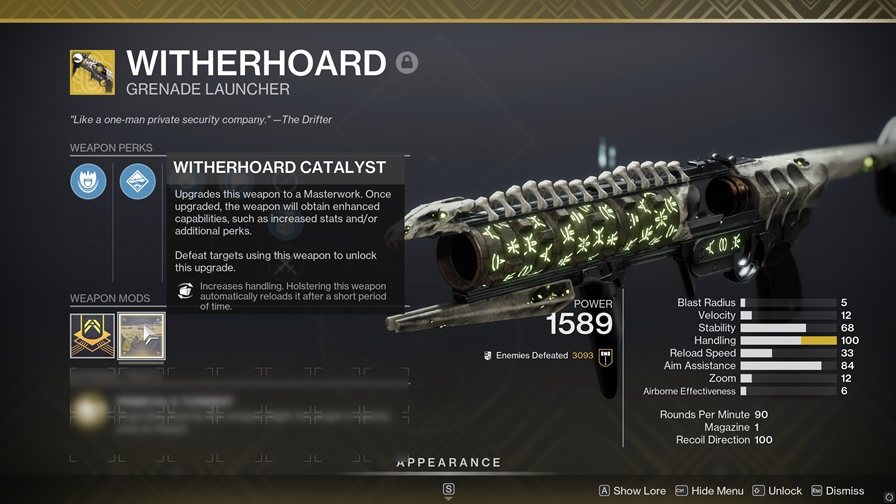Click the Enemies Defeated tracker emblem
This screenshot has width=896, height=504.
(605, 357)
